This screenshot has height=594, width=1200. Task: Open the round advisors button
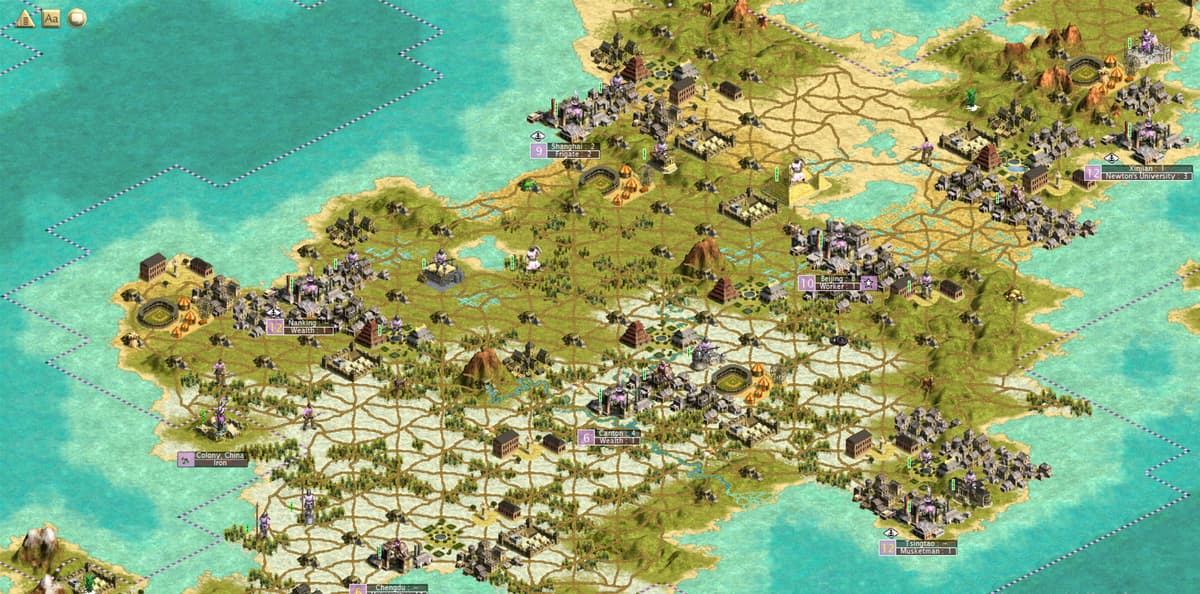tap(77, 18)
